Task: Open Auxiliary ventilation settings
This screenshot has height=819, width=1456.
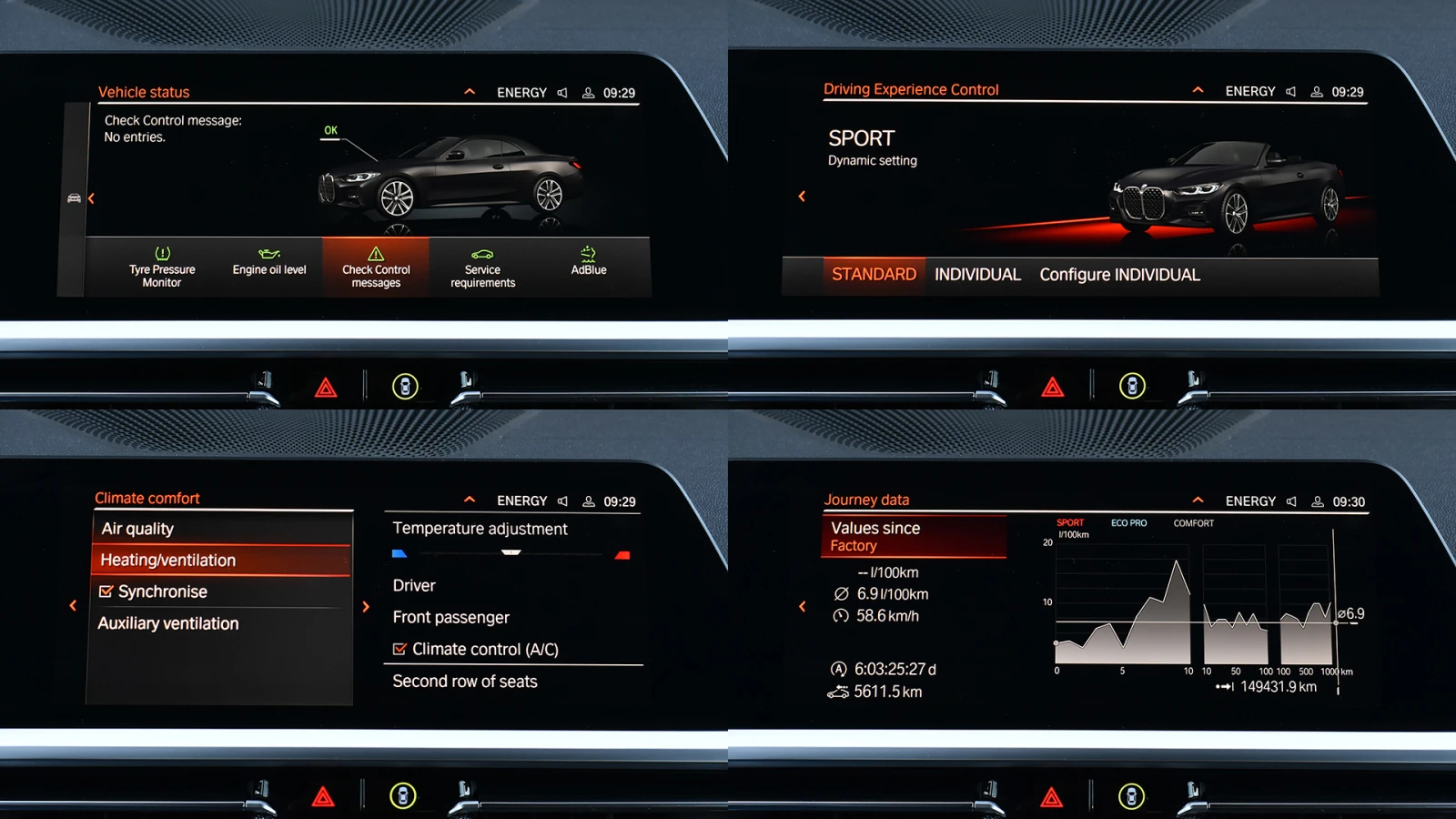Action: pyautogui.click(x=168, y=623)
